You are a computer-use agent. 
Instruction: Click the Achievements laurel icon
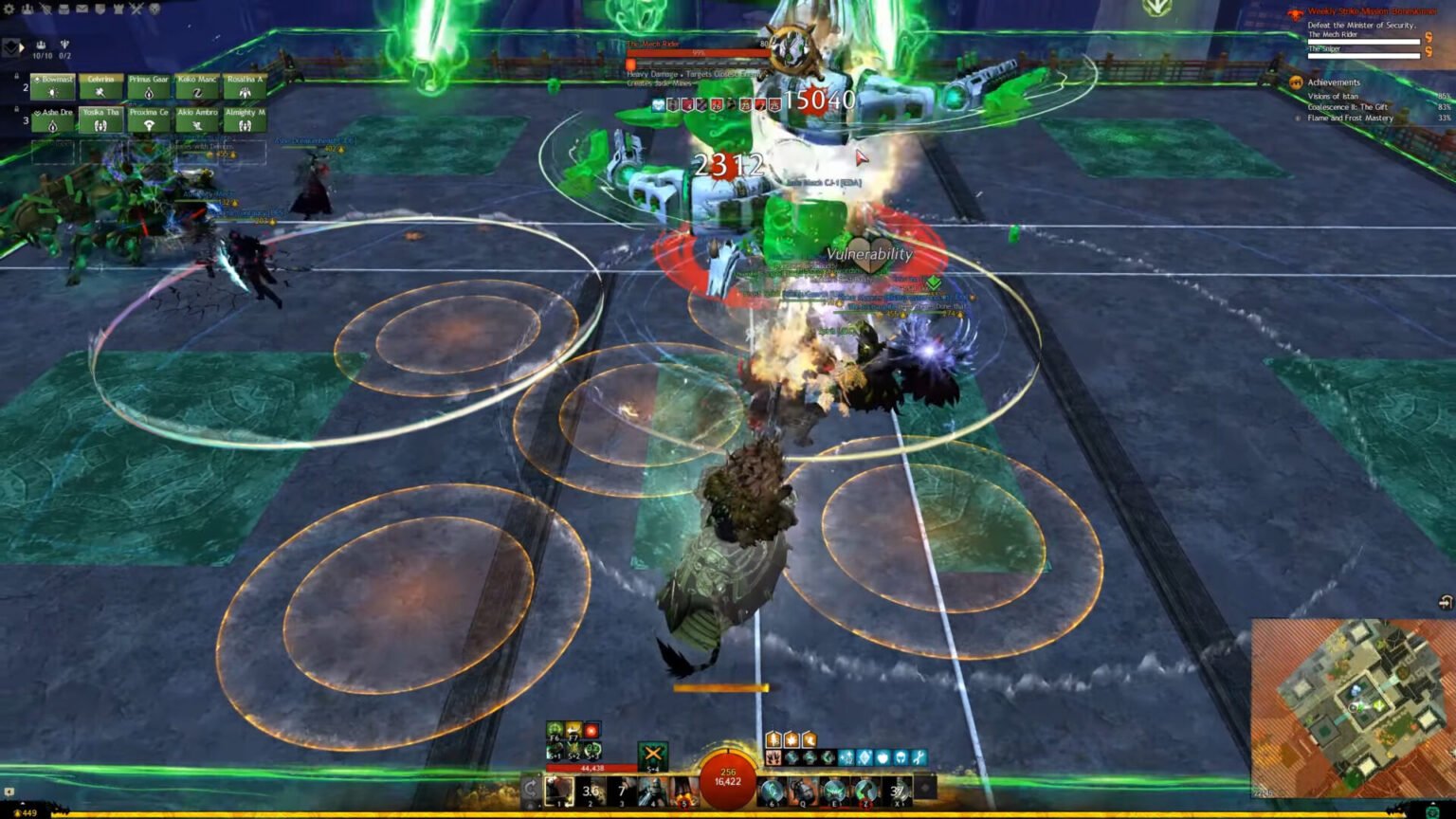click(x=1296, y=82)
